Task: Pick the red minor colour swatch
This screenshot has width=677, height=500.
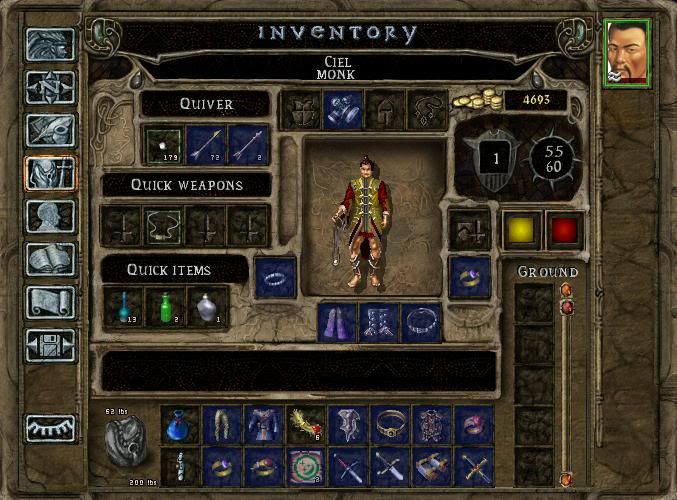Action: tap(564, 228)
